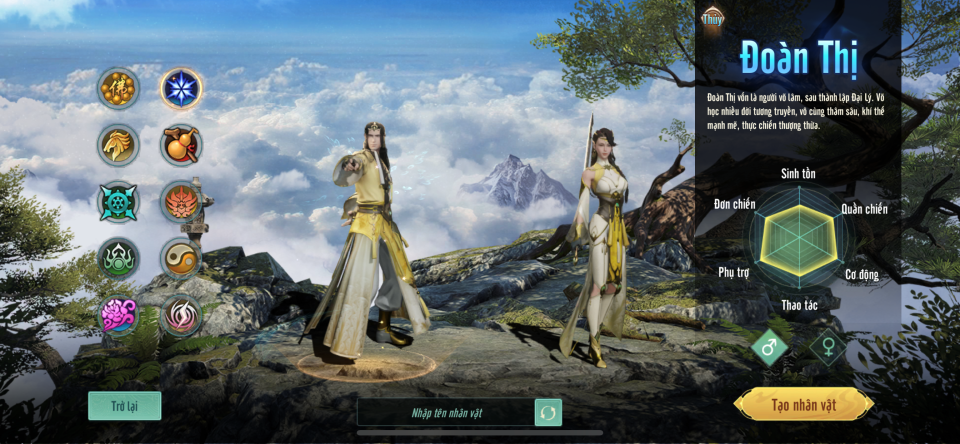This screenshot has width=960, height=444.
Task: Randomize the character name with the refresh button
Action: pos(548,412)
